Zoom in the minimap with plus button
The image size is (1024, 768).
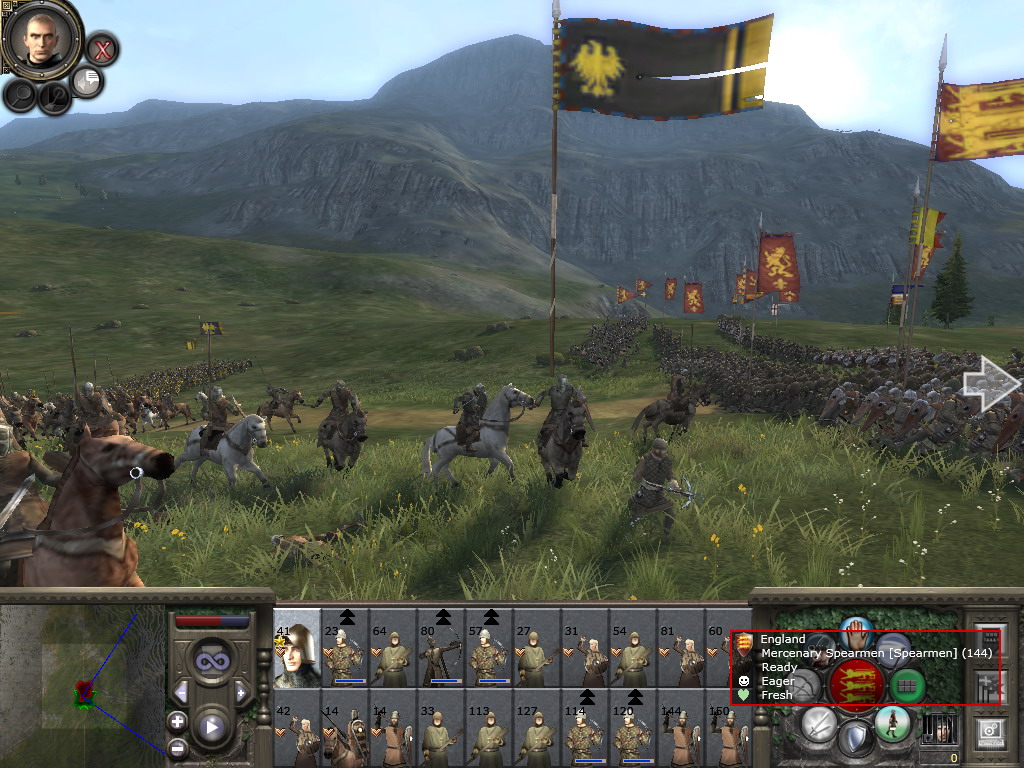pos(177,721)
